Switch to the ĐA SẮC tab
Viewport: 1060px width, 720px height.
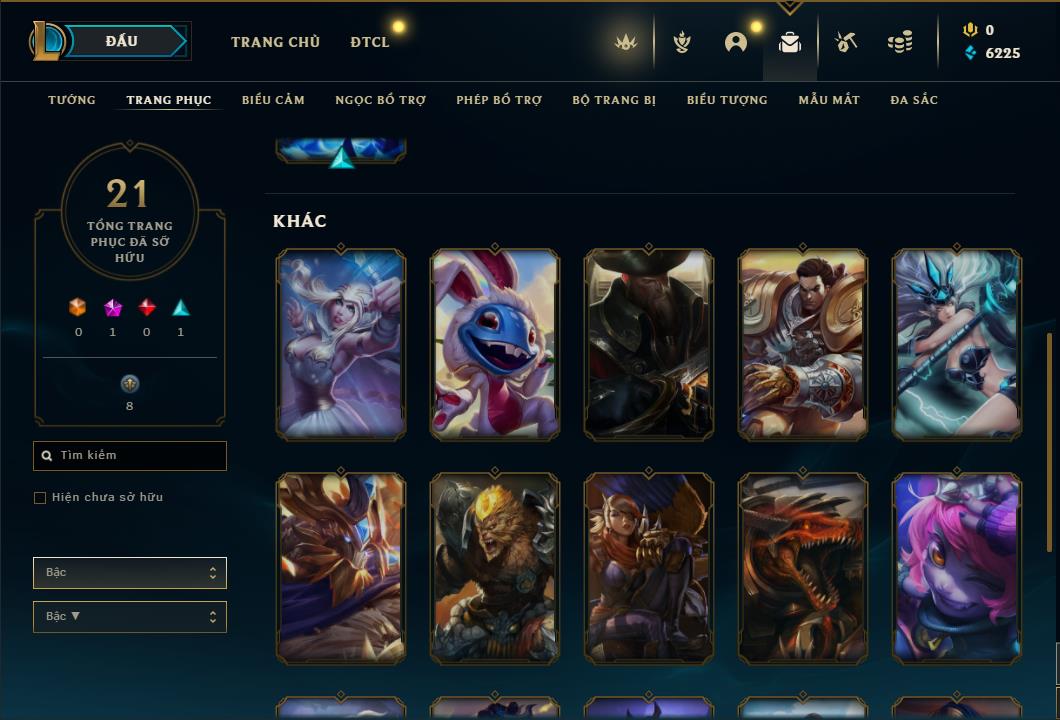click(914, 100)
